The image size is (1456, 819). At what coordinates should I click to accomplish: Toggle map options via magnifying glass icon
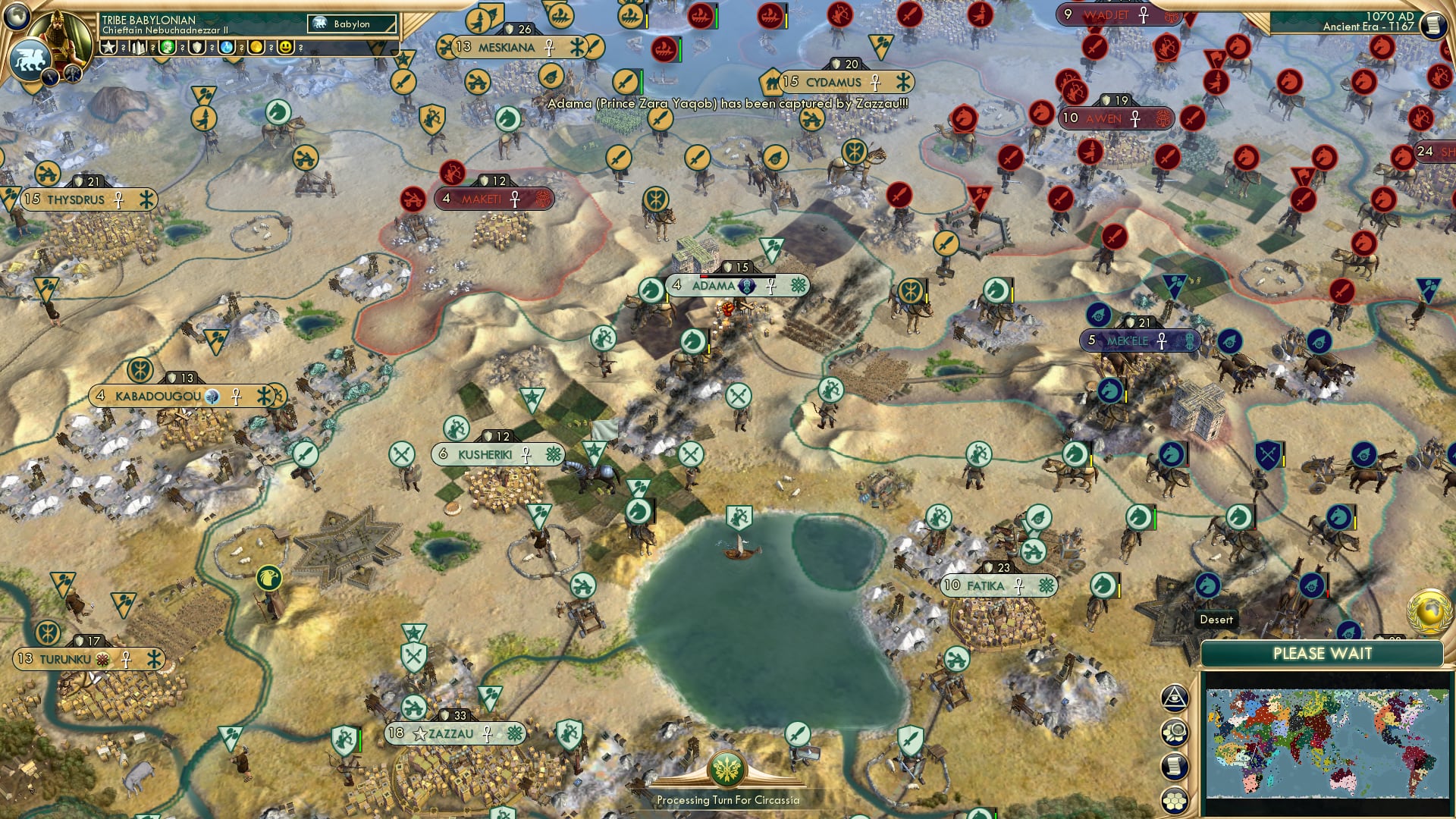(1174, 732)
